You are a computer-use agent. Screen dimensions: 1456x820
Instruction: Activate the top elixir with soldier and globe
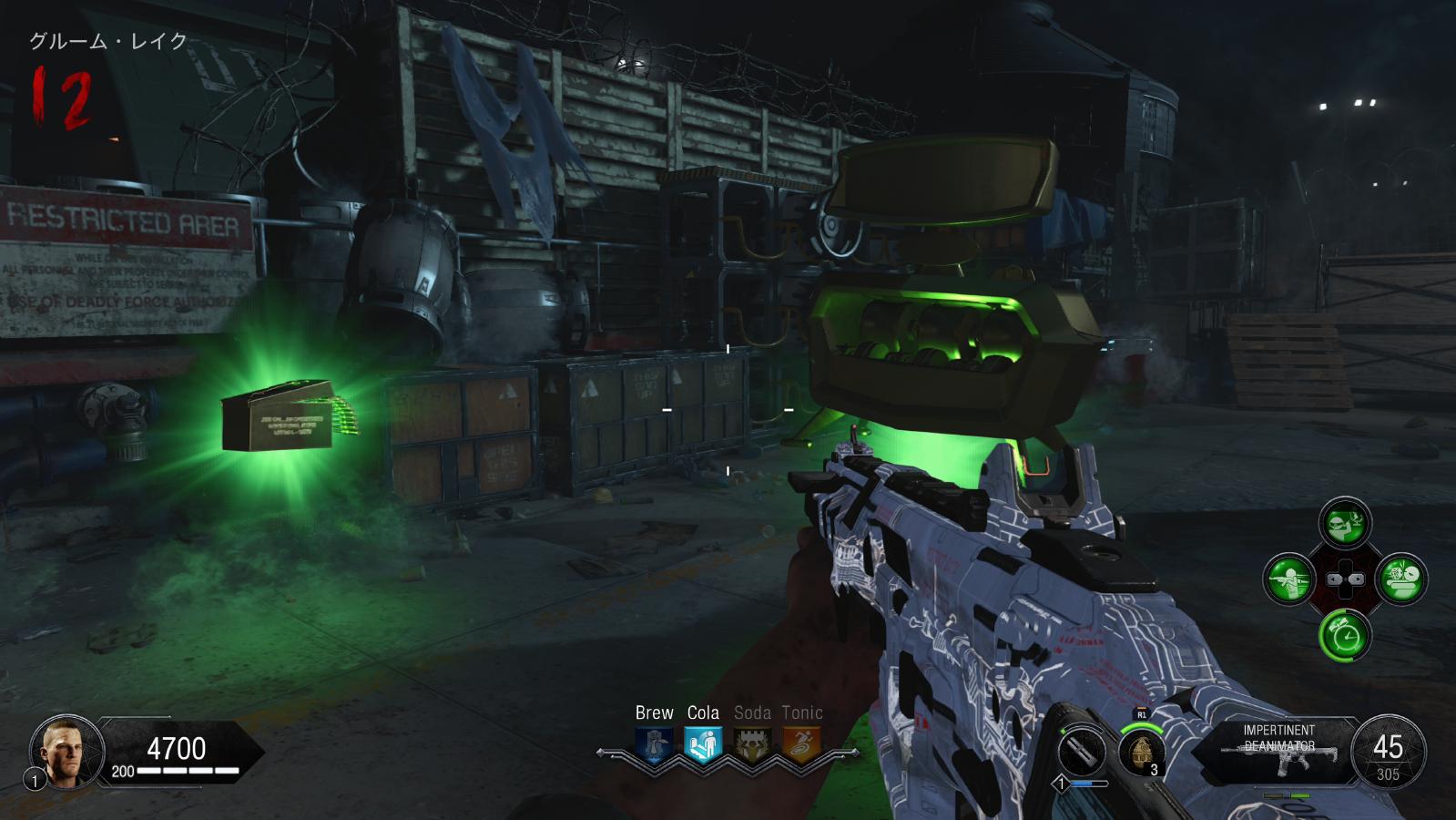tap(1345, 524)
